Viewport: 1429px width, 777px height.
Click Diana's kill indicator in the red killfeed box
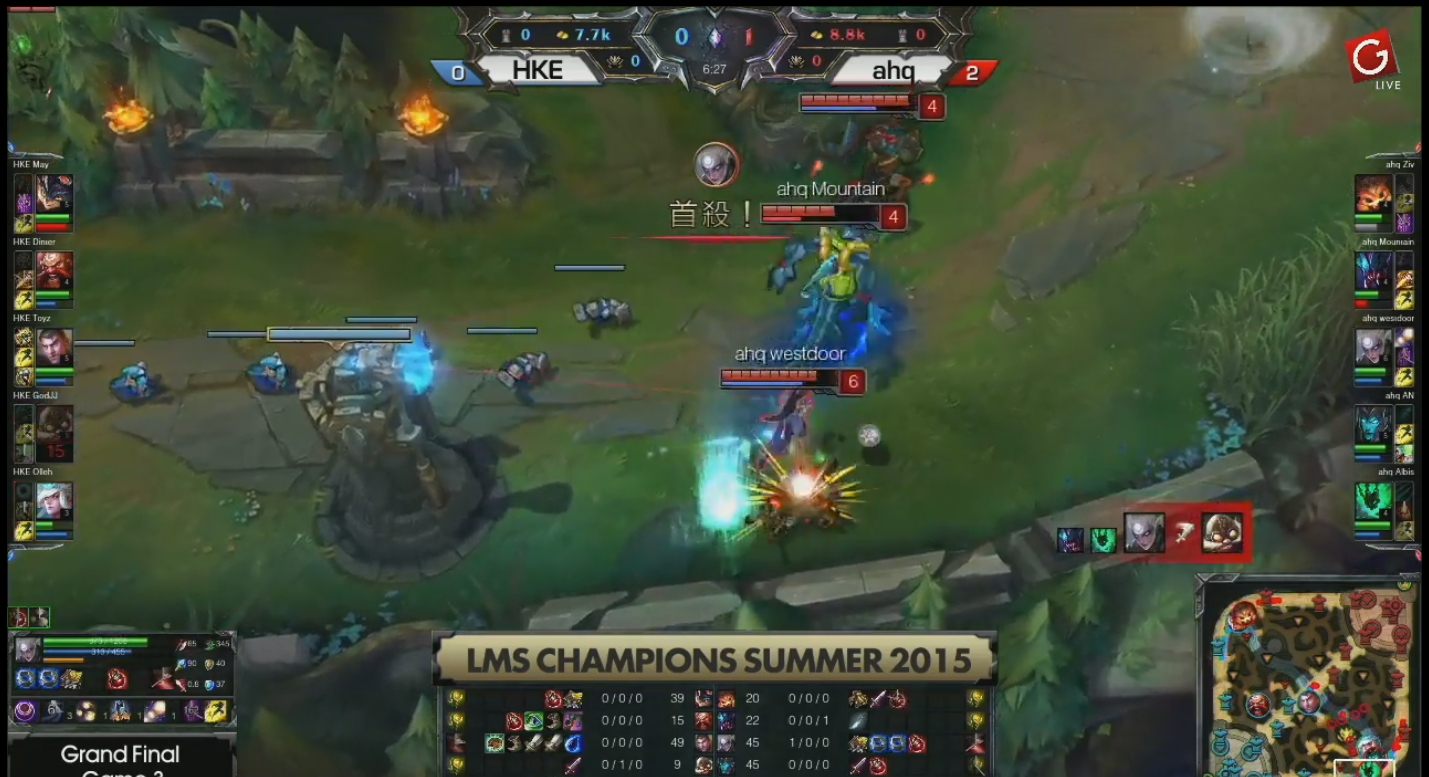[x=1144, y=532]
